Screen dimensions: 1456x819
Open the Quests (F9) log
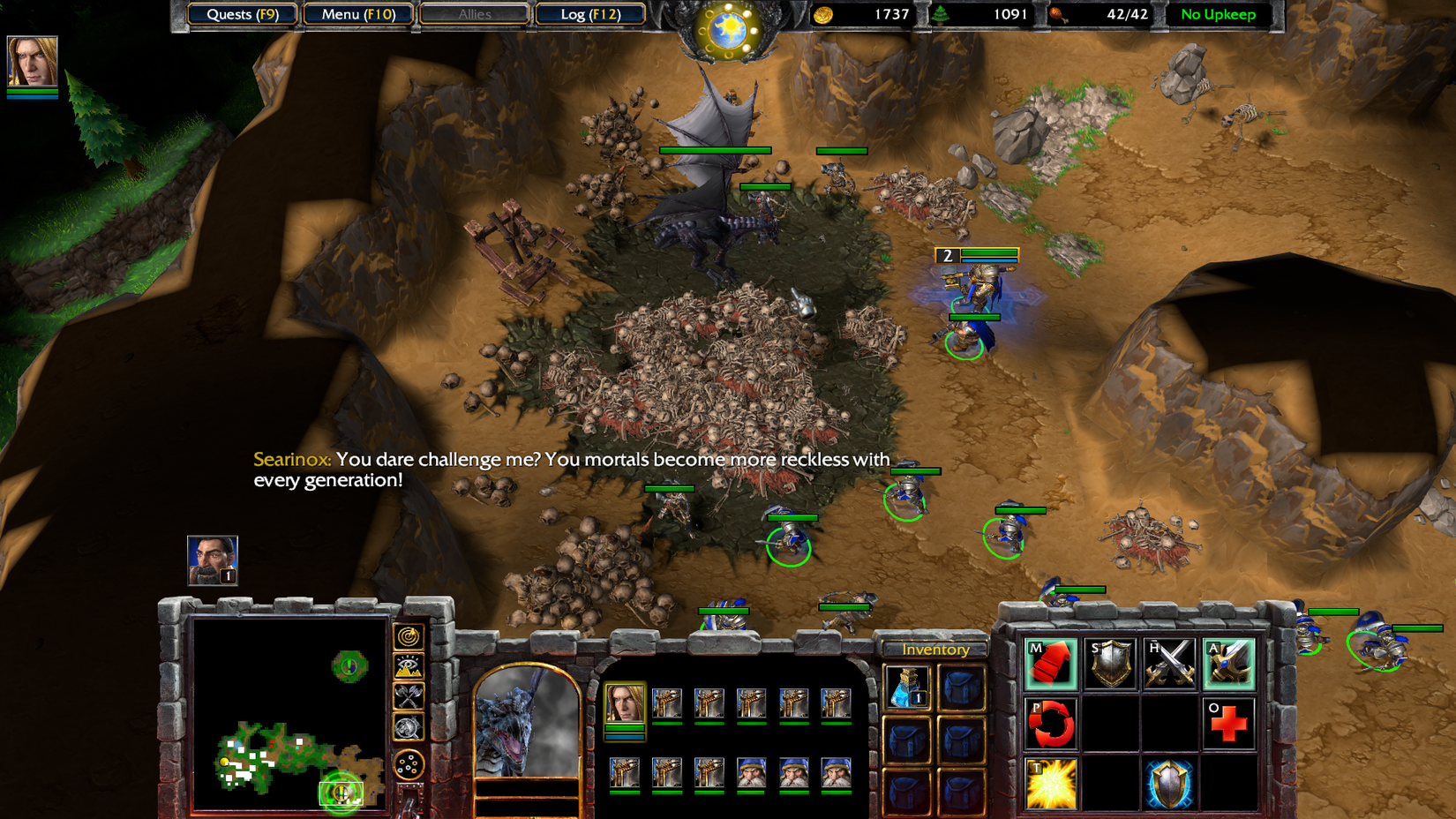tap(241, 14)
